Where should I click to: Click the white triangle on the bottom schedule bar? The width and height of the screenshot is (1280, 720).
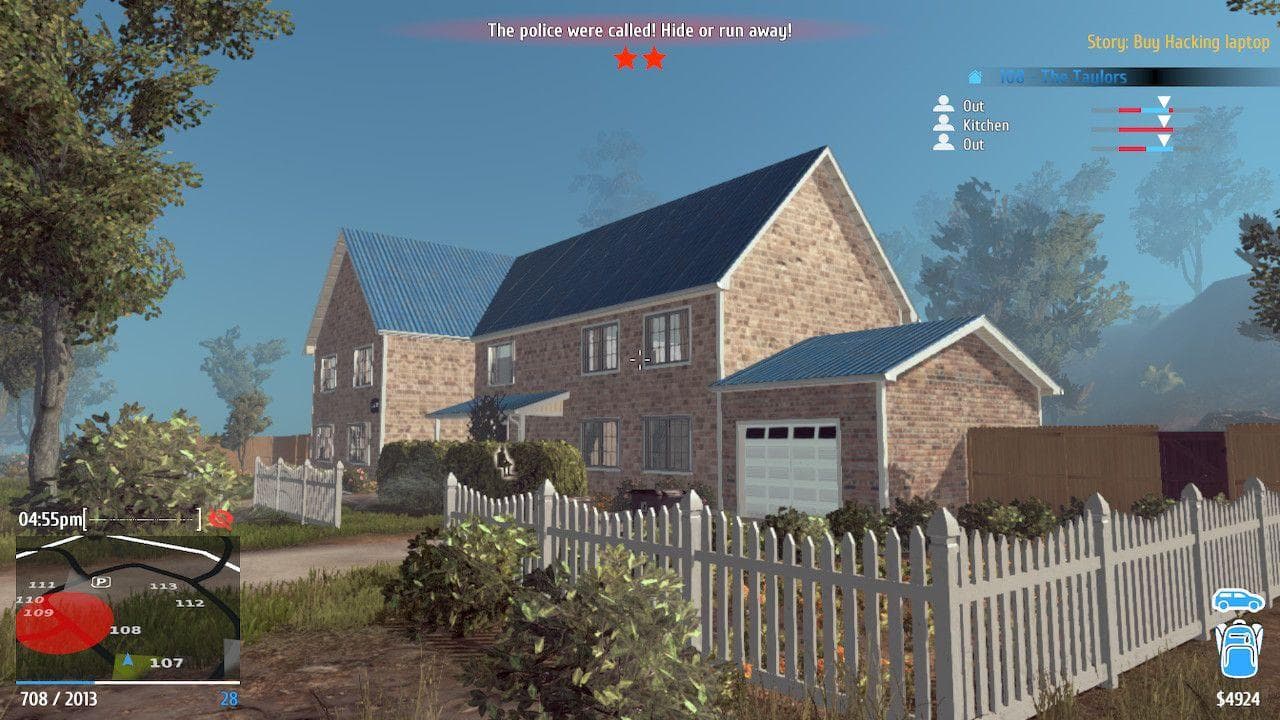1162,141
